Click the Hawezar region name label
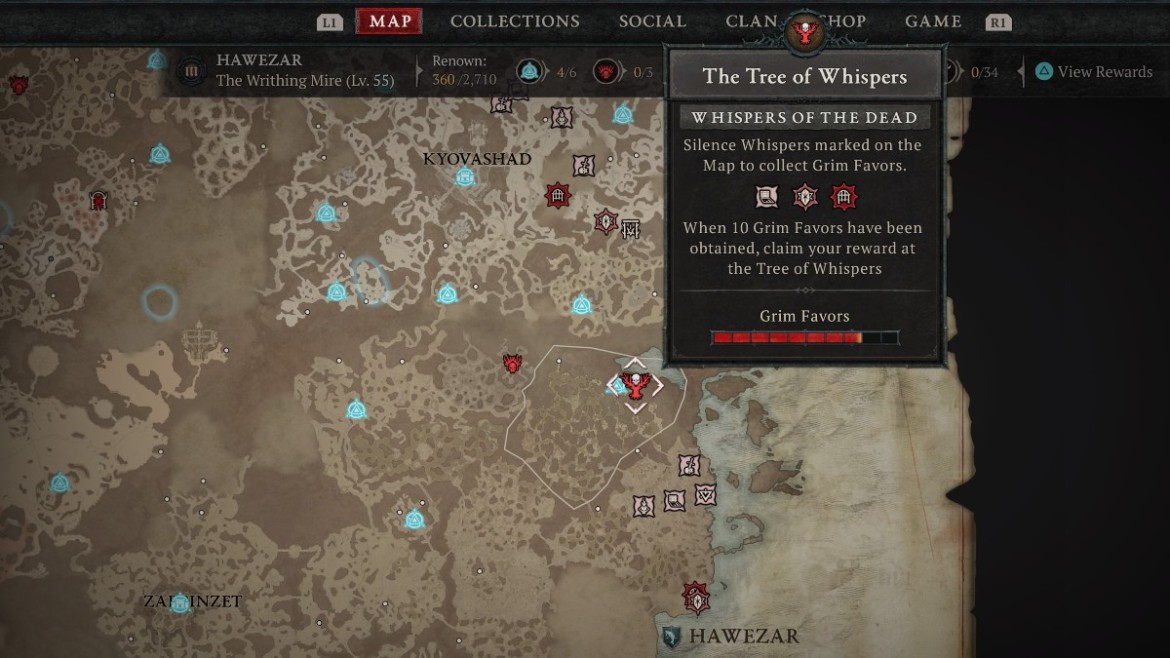The width and height of the screenshot is (1170, 658). pos(743,636)
